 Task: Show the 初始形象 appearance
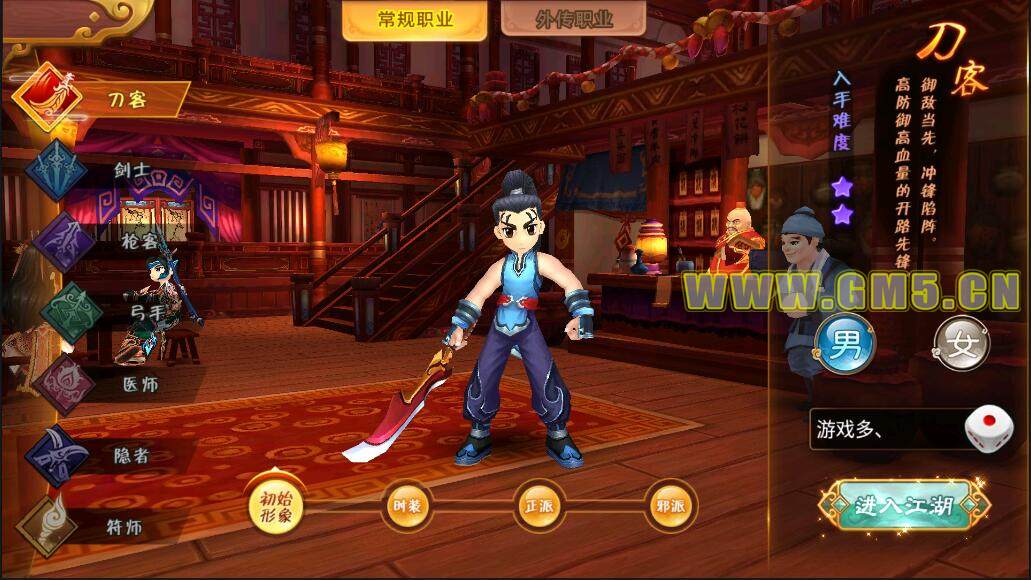(x=275, y=503)
